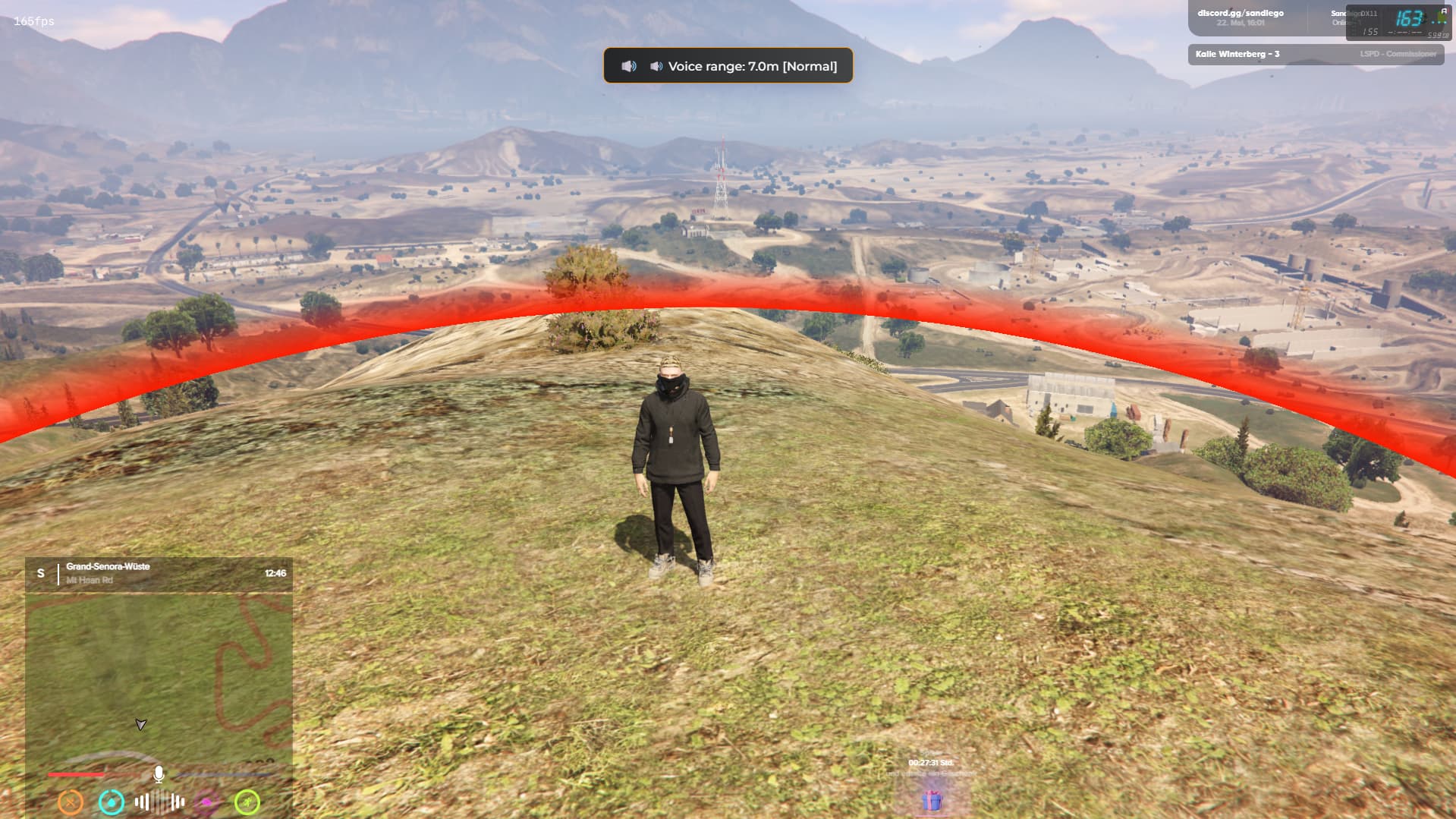1456x819 pixels.
Task: Expand the Kalie Winterberg - 3 nameplate
Action: point(1238,54)
